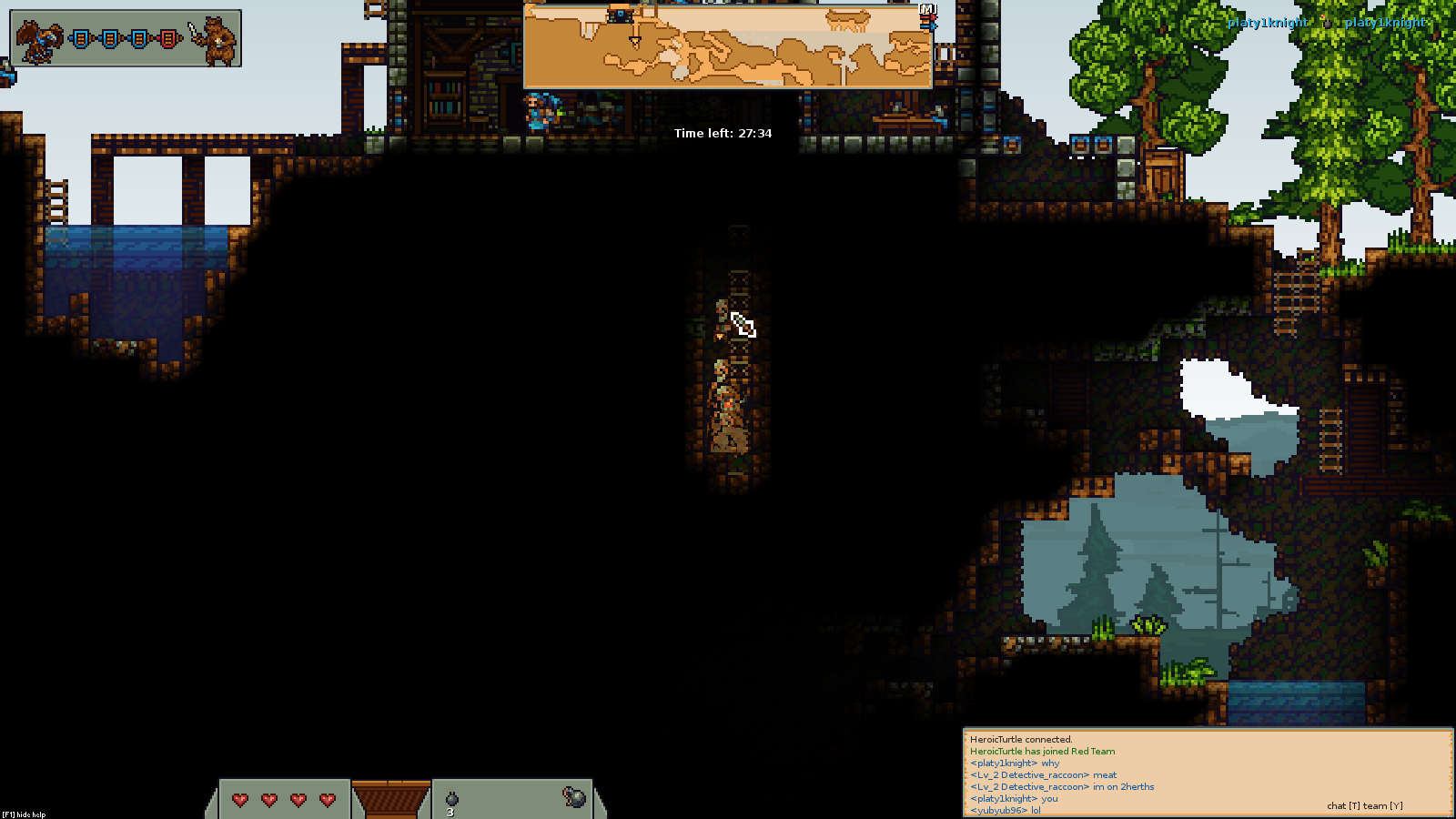The height and width of the screenshot is (819, 1456).
Task: Click the minimap toggle marker with flags
Action: (927, 15)
